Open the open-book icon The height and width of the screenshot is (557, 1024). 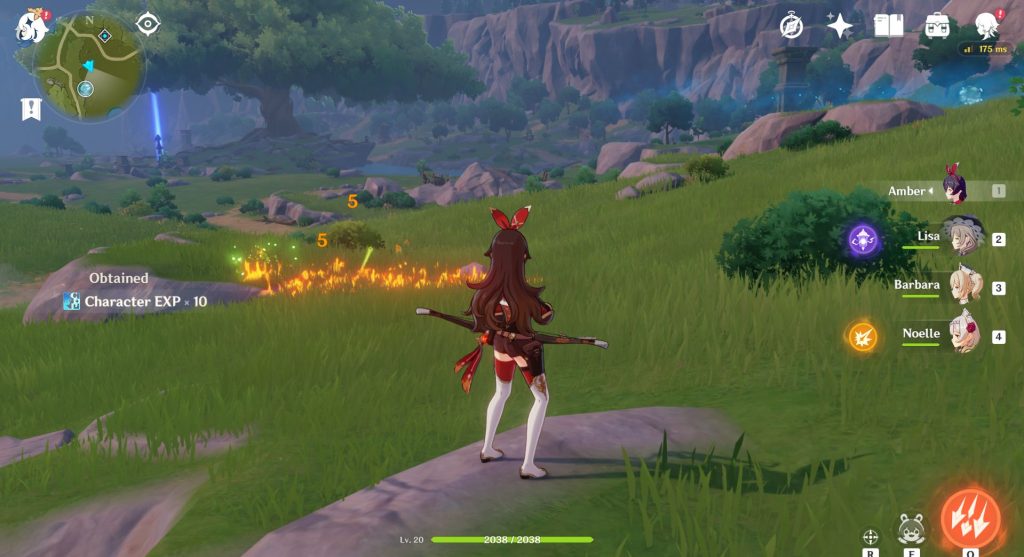(x=888, y=26)
